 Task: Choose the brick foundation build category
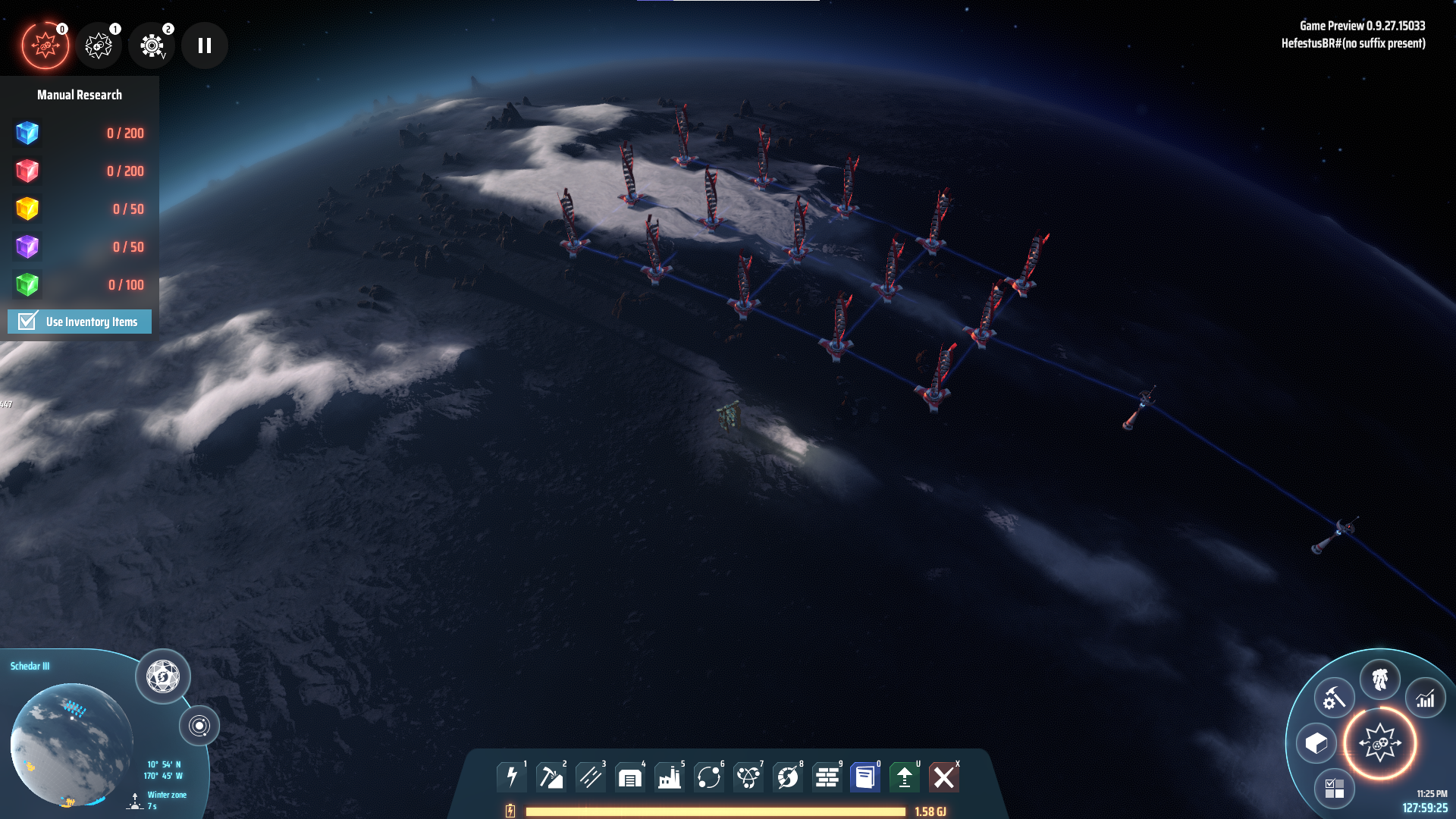point(827,777)
